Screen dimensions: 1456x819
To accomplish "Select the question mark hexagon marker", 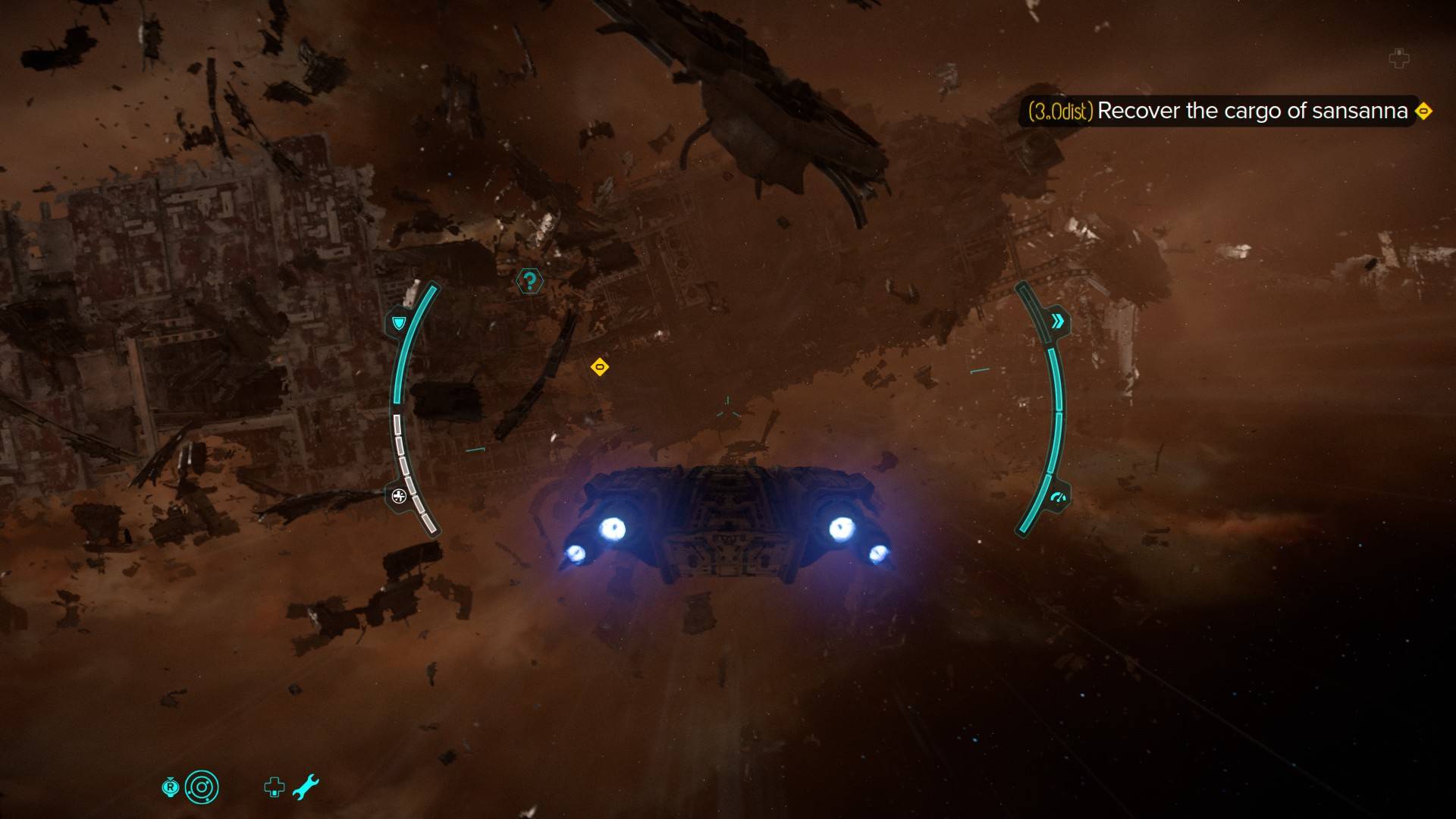I will [x=529, y=282].
